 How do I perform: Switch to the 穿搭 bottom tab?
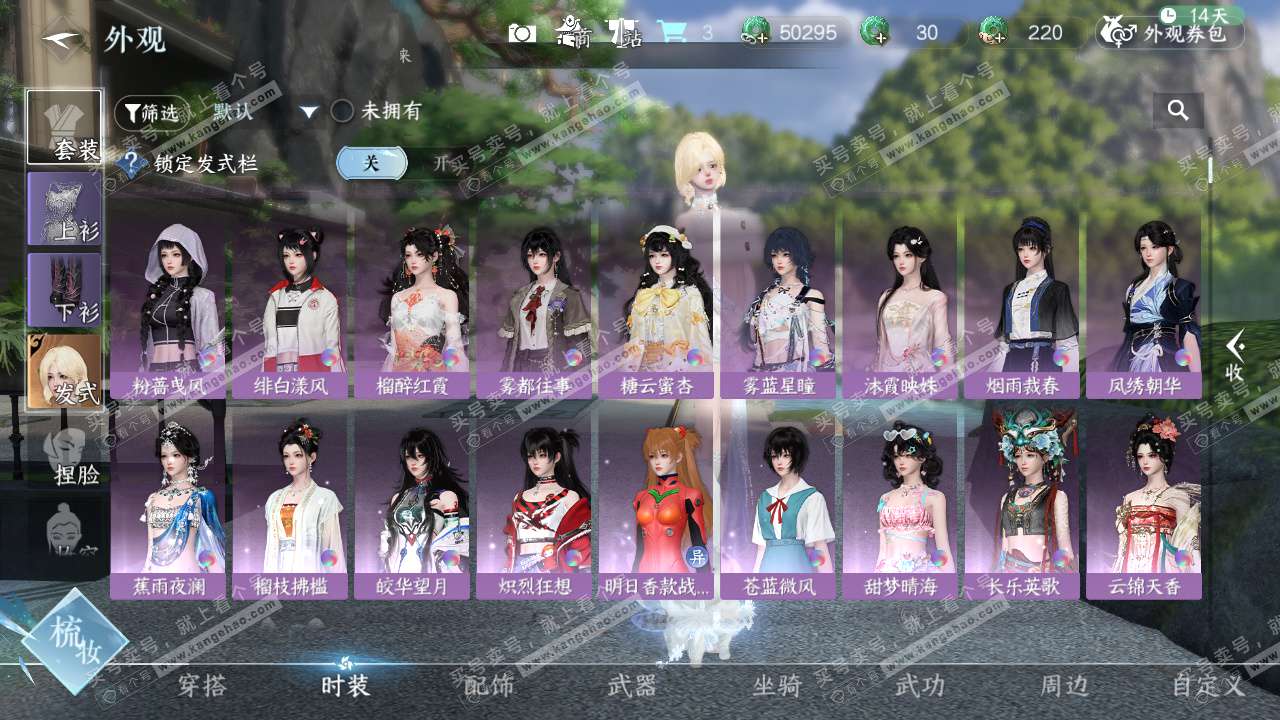(202, 686)
